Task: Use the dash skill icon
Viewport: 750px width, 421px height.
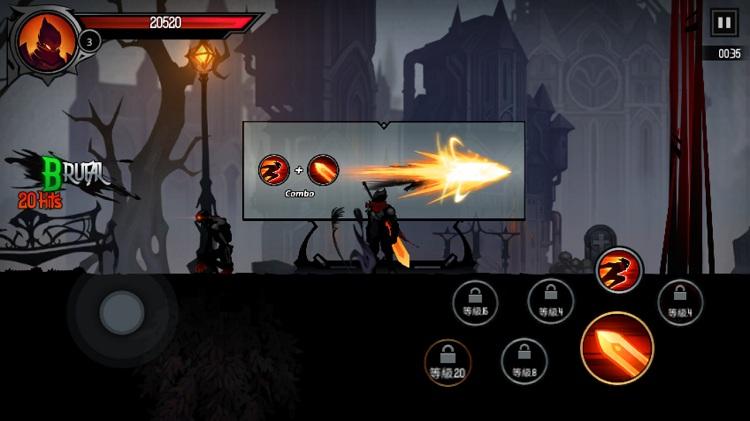Action: [x=619, y=270]
